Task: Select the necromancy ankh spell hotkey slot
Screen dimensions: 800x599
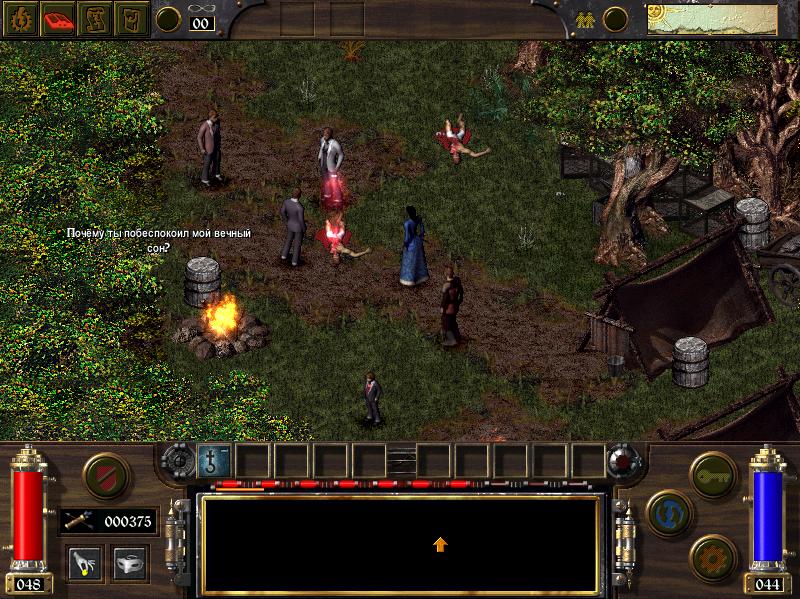Action: tap(214, 460)
